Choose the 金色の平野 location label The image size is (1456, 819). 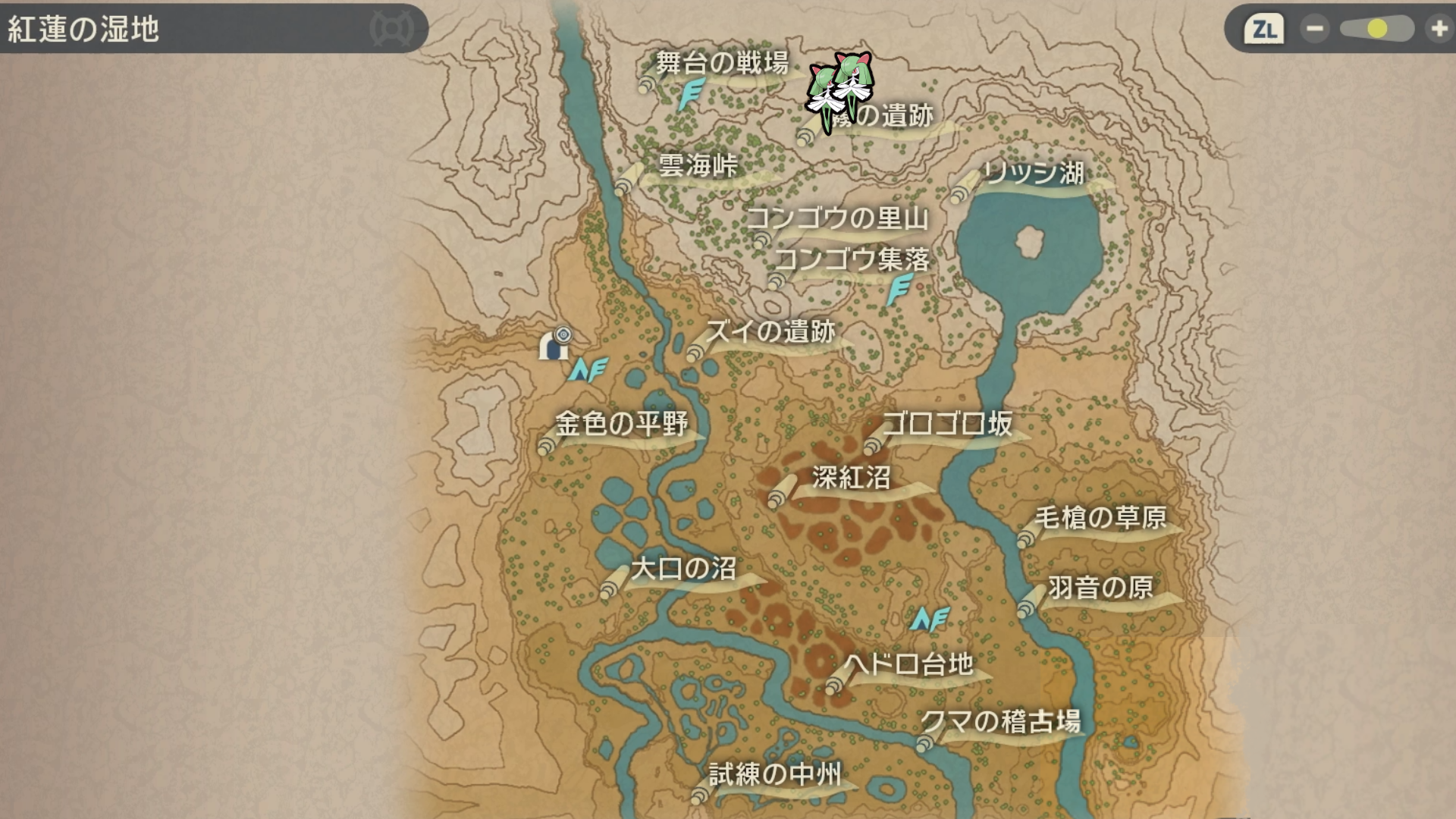coord(621,423)
